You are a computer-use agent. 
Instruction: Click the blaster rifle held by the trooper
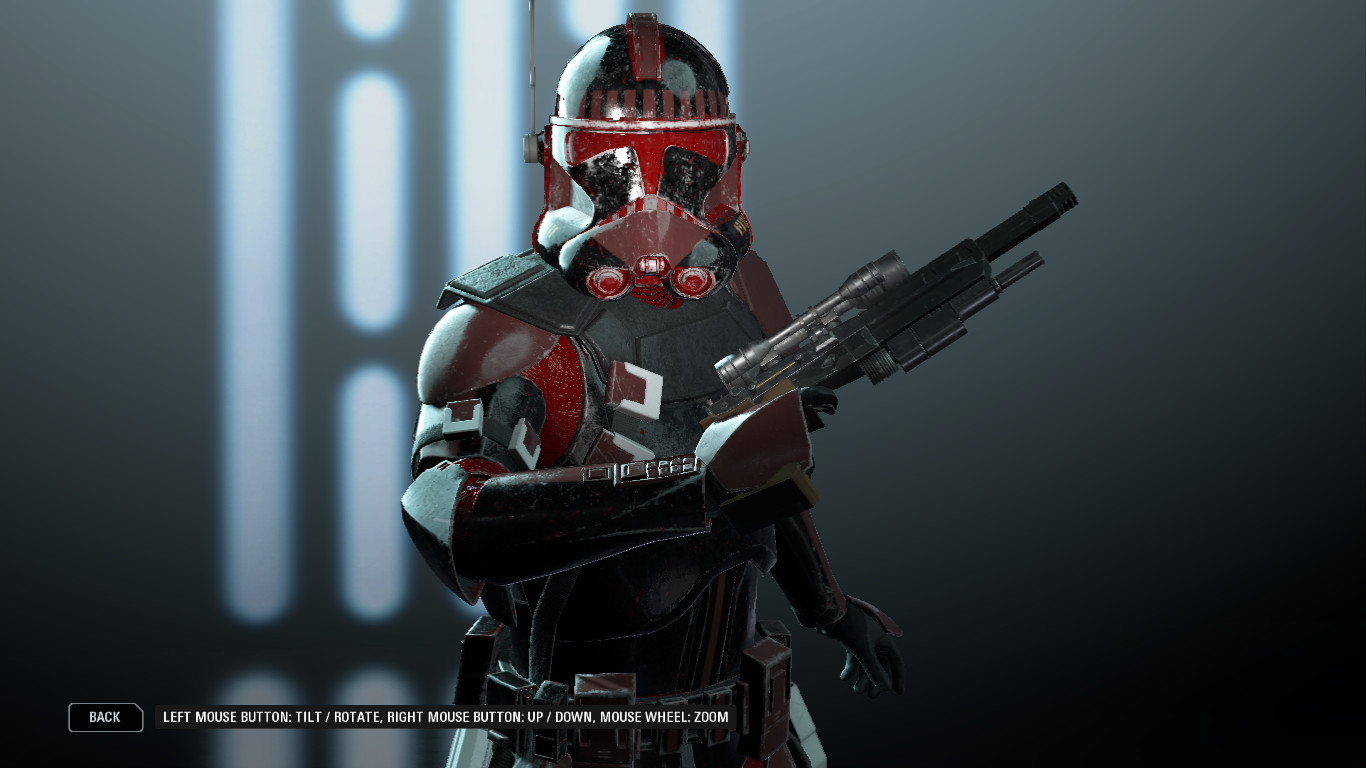[900, 300]
